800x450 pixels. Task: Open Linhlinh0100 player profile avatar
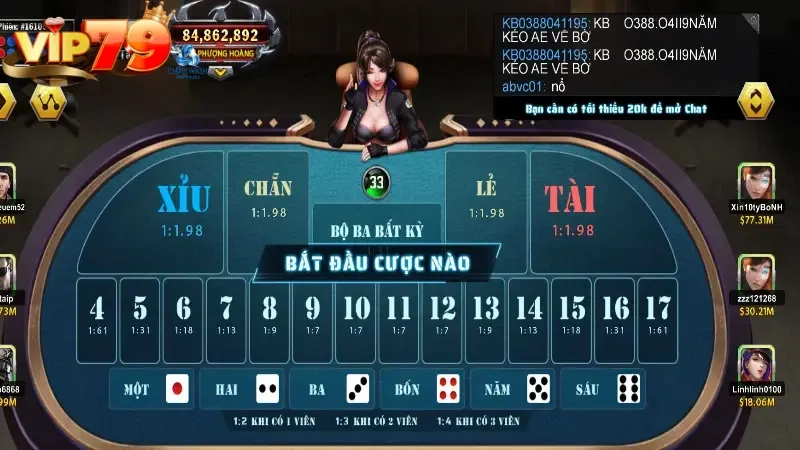(756, 364)
